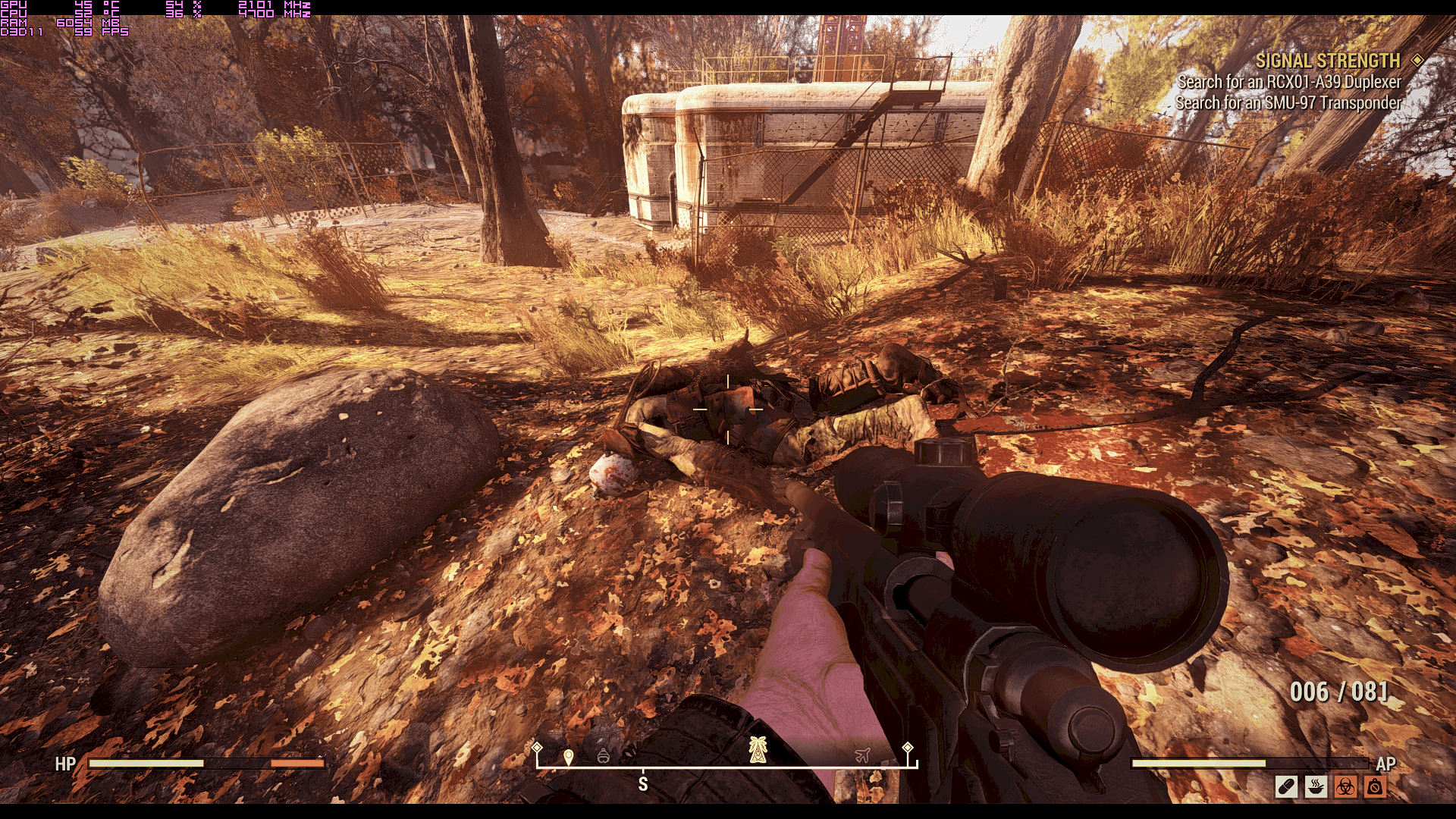
Task: Select the biohazard disease status icon
Action: 1345,786
